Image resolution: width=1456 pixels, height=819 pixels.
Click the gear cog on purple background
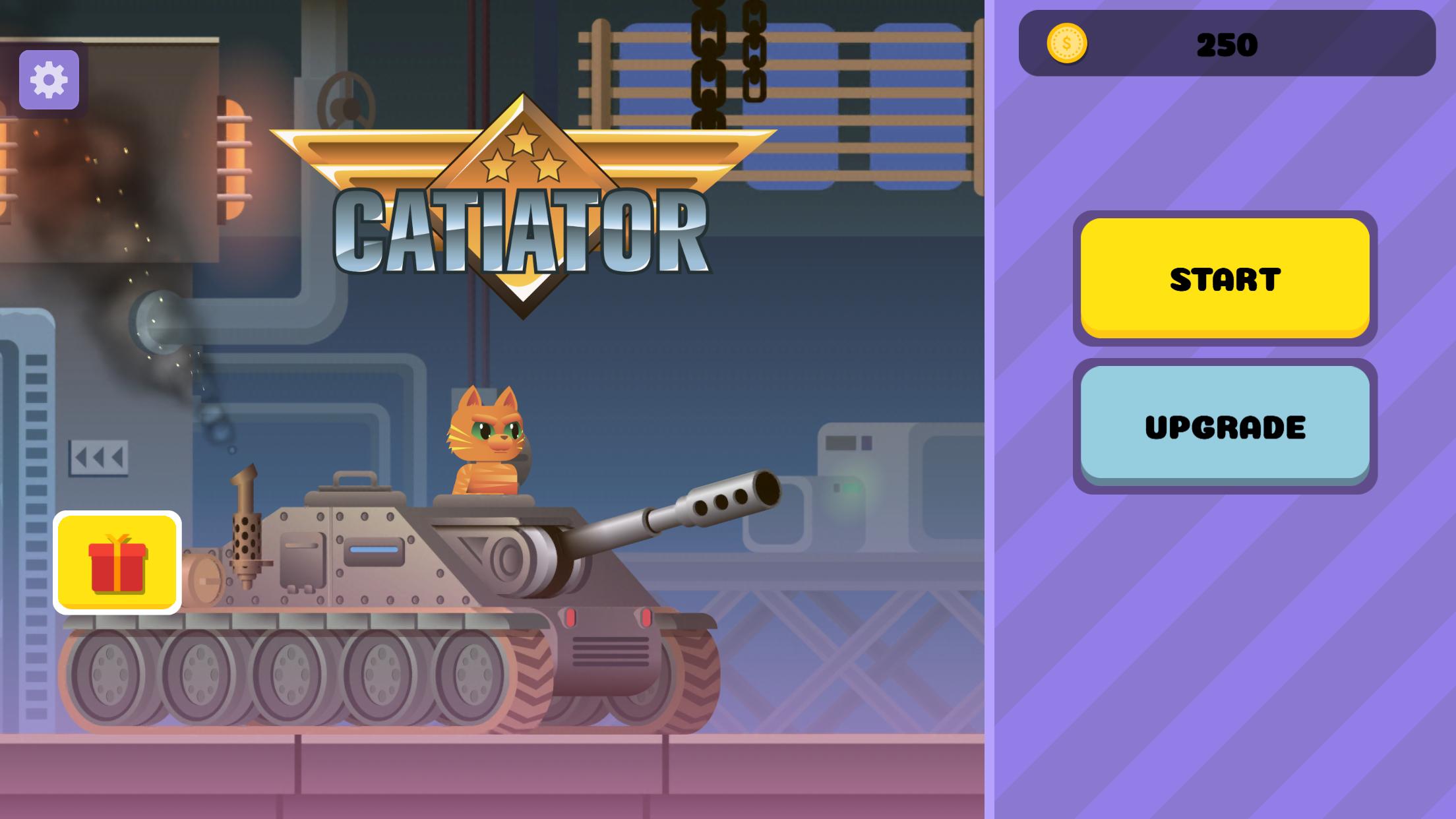tap(49, 81)
